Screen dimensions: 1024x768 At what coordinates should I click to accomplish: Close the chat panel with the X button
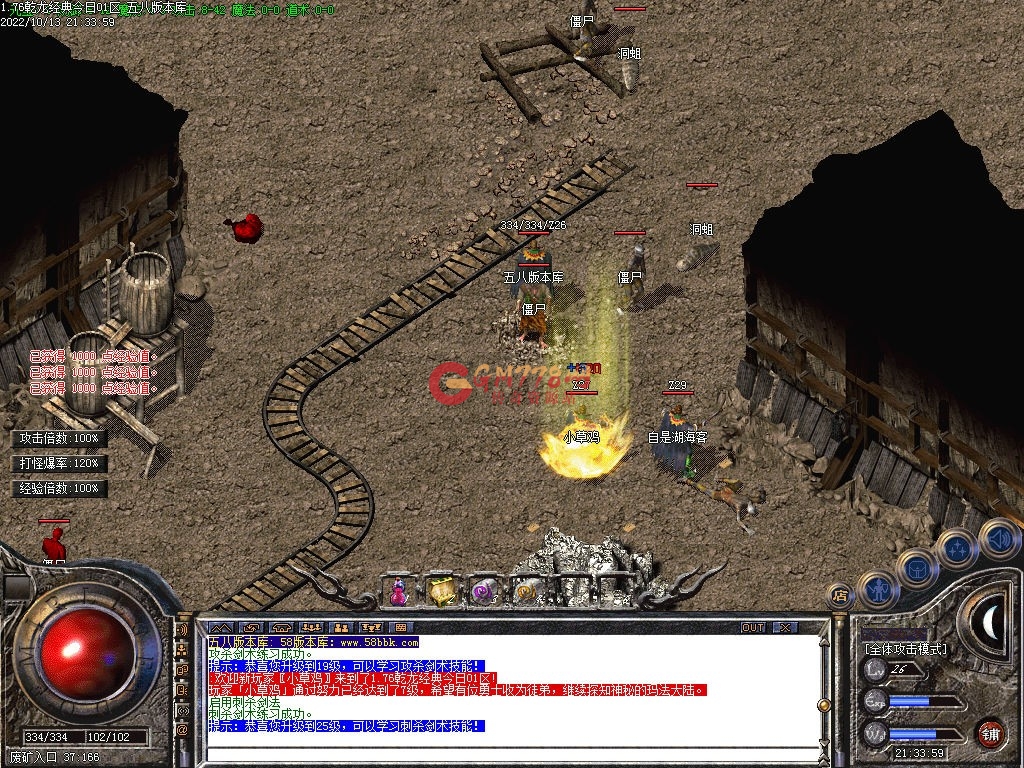(785, 627)
